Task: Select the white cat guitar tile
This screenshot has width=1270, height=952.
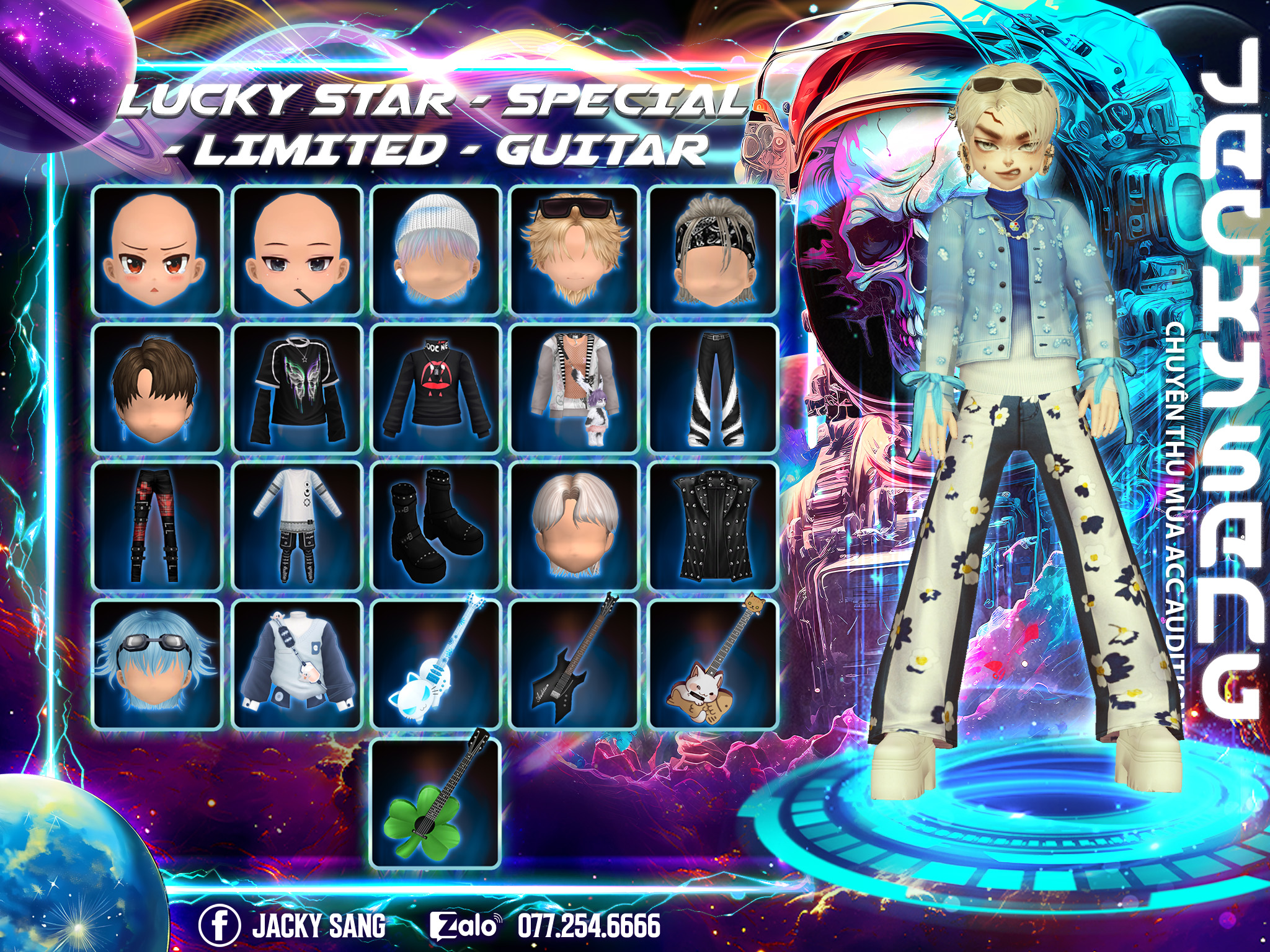Action: click(436, 665)
